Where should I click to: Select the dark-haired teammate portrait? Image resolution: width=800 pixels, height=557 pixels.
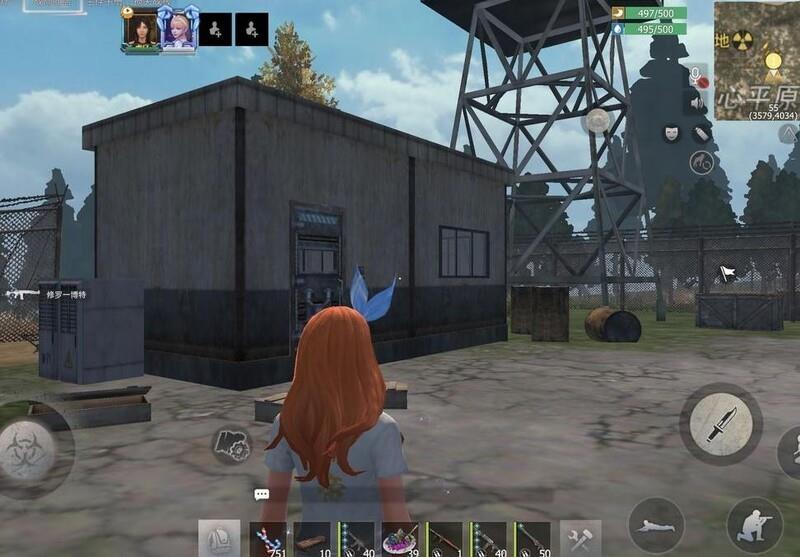point(140,29)
